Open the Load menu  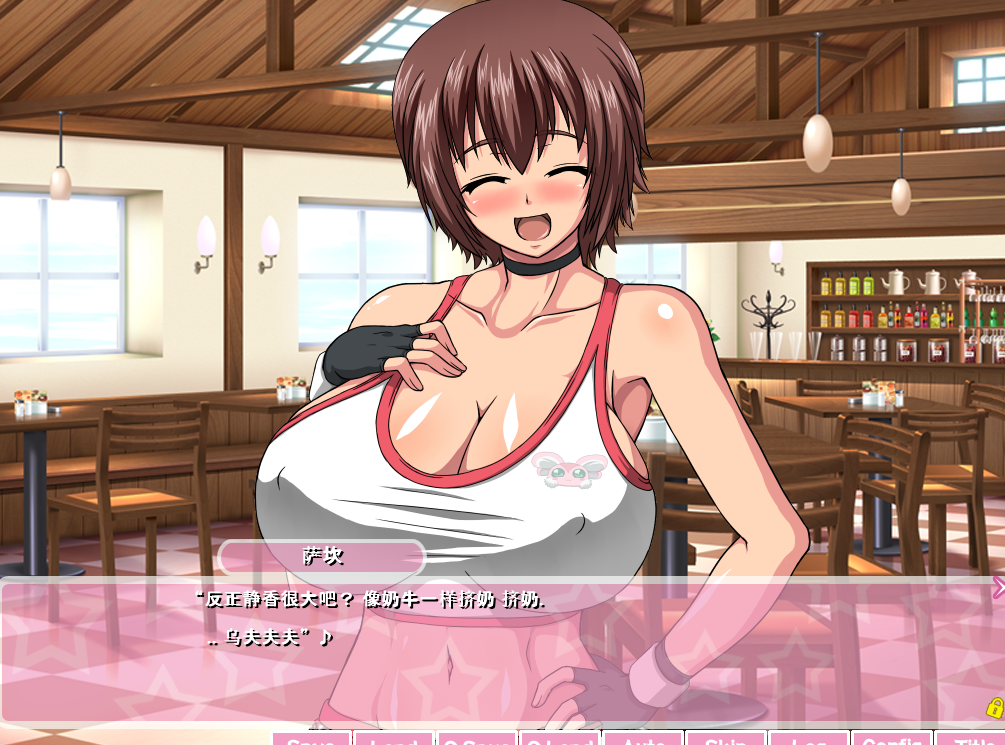394,739
